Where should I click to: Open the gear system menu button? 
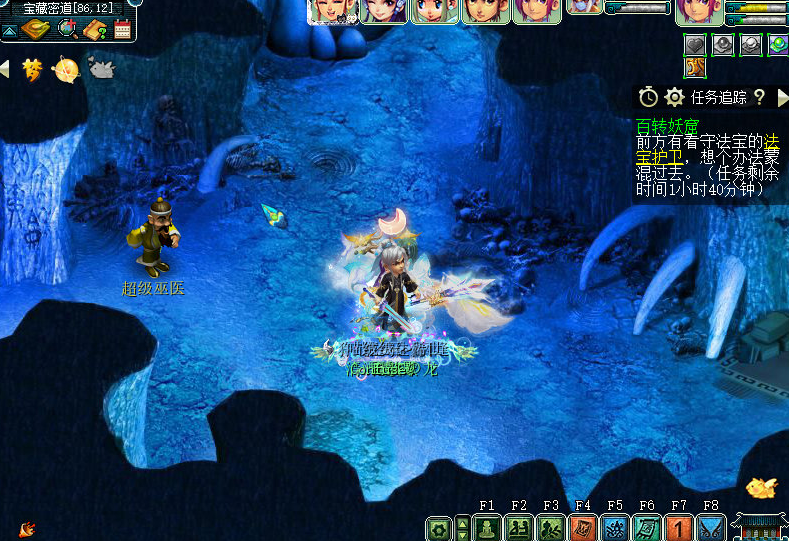438,528
